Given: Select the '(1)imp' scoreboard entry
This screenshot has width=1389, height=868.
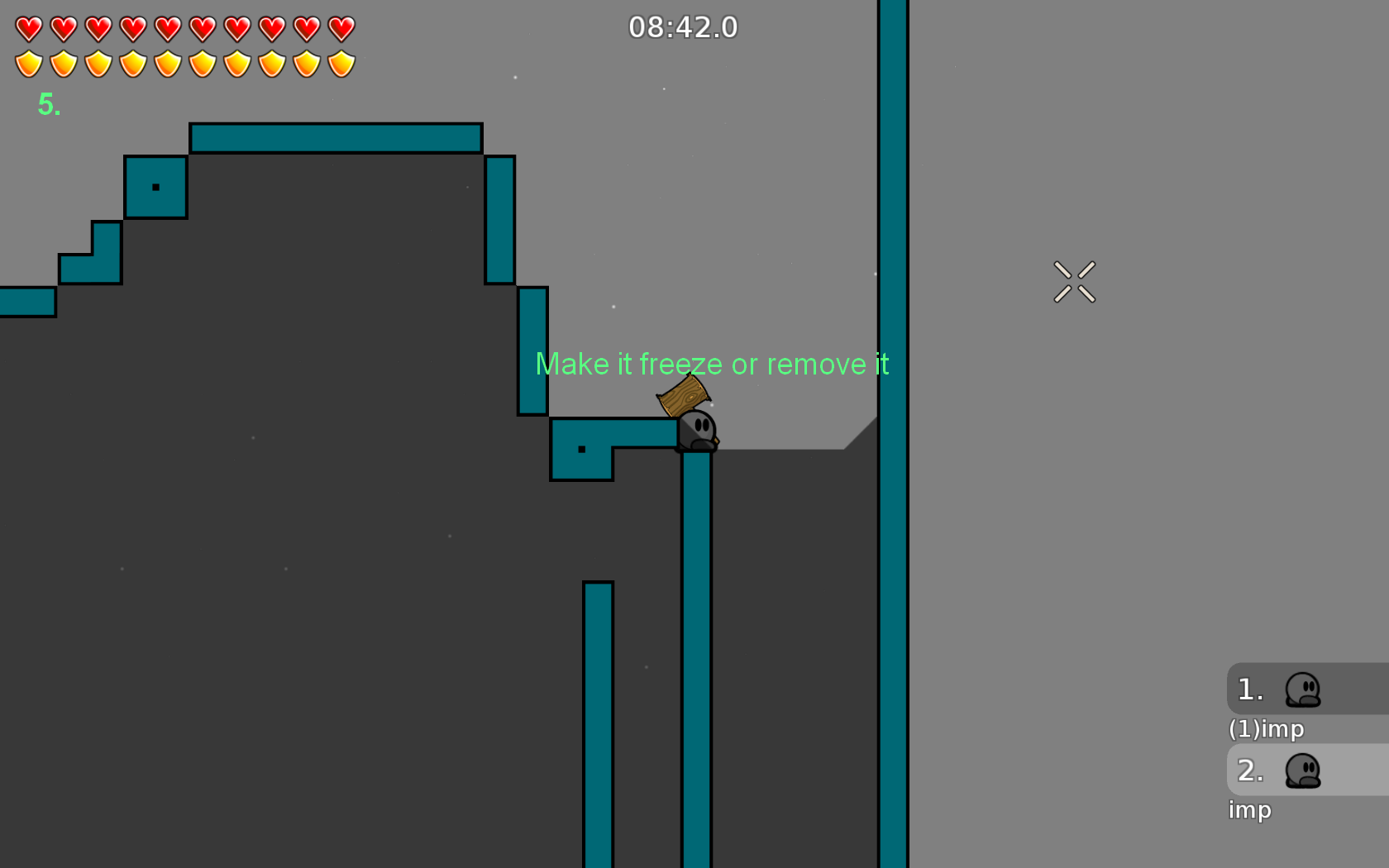Looking at the screenshot, I should pos(1266,729).
